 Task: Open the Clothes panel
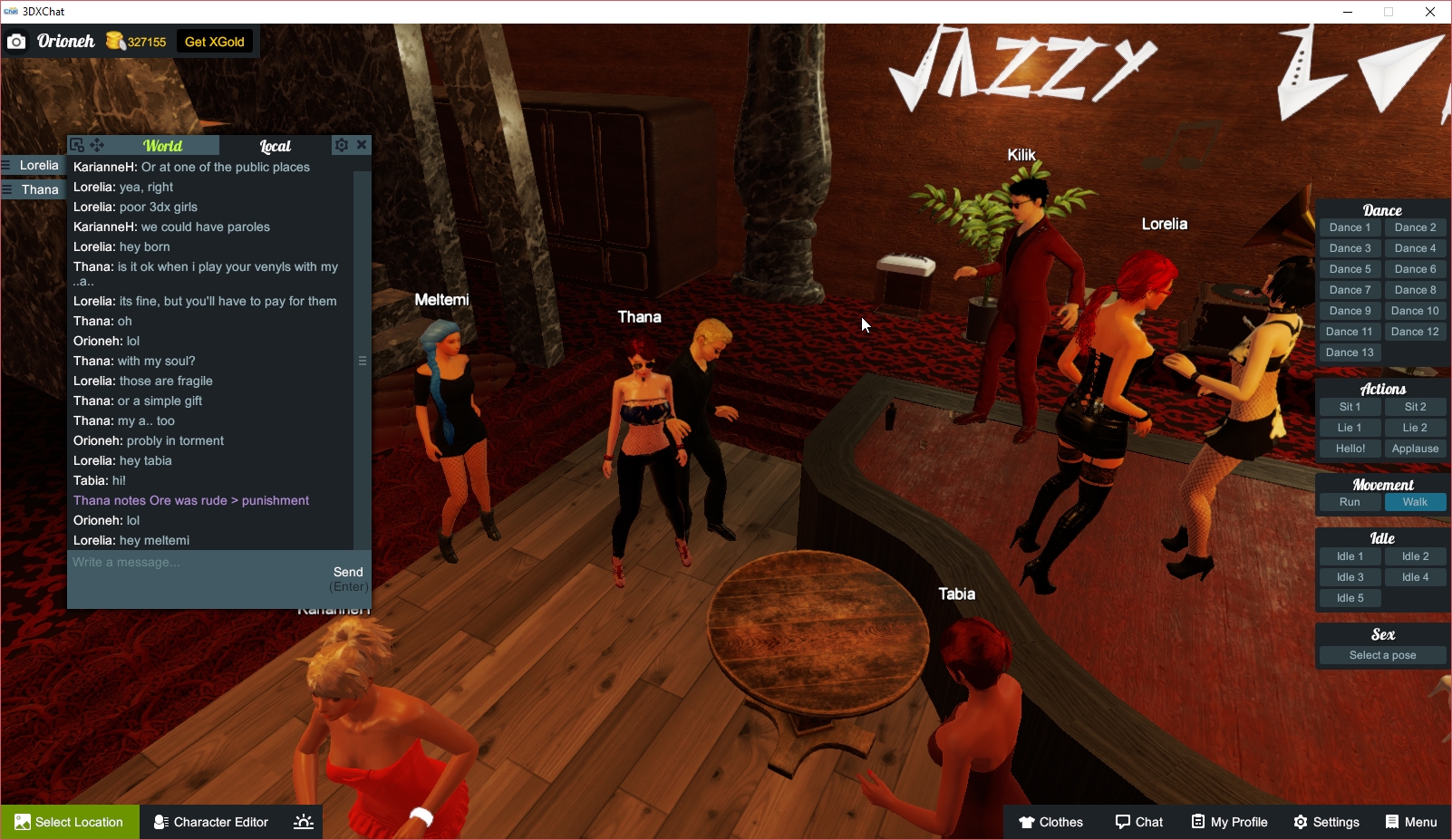pos(1051,822)
